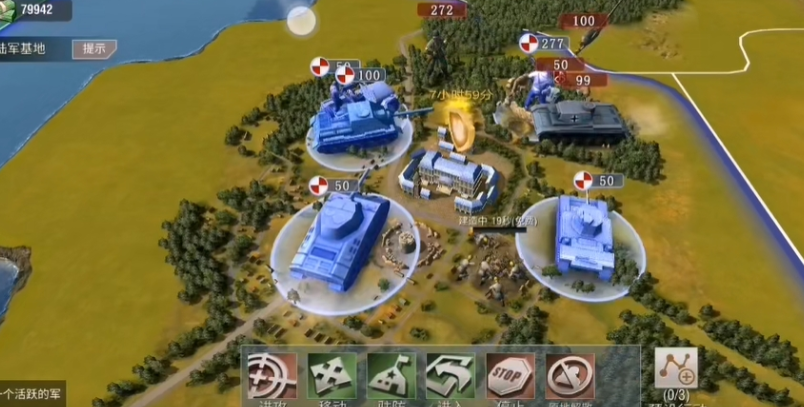
Task: Choose the attack crosshair command
Action: click(x=272, y=376)
